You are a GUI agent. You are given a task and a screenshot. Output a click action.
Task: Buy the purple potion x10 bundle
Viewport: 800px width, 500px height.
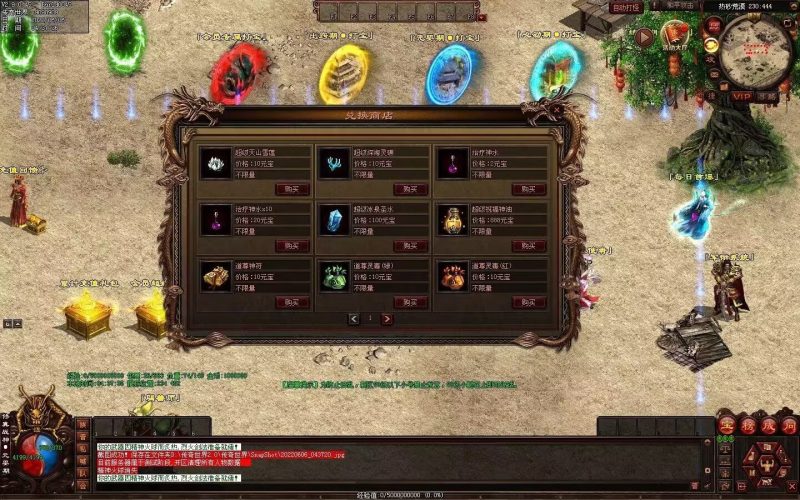(x=292, y=246)
